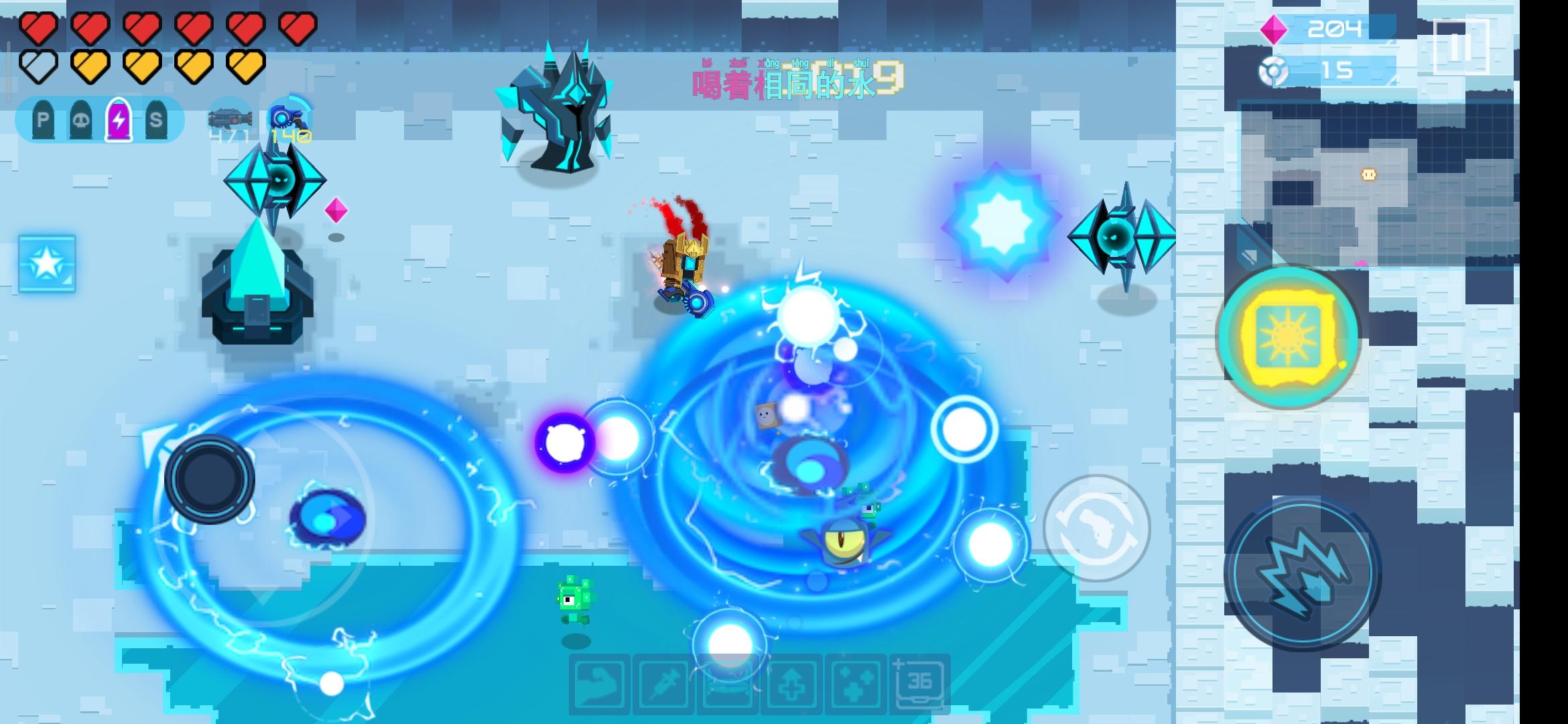Screen dimensions: 1568x724
Task: Select the lightning ammo bullet type
Action: point(118,121)
